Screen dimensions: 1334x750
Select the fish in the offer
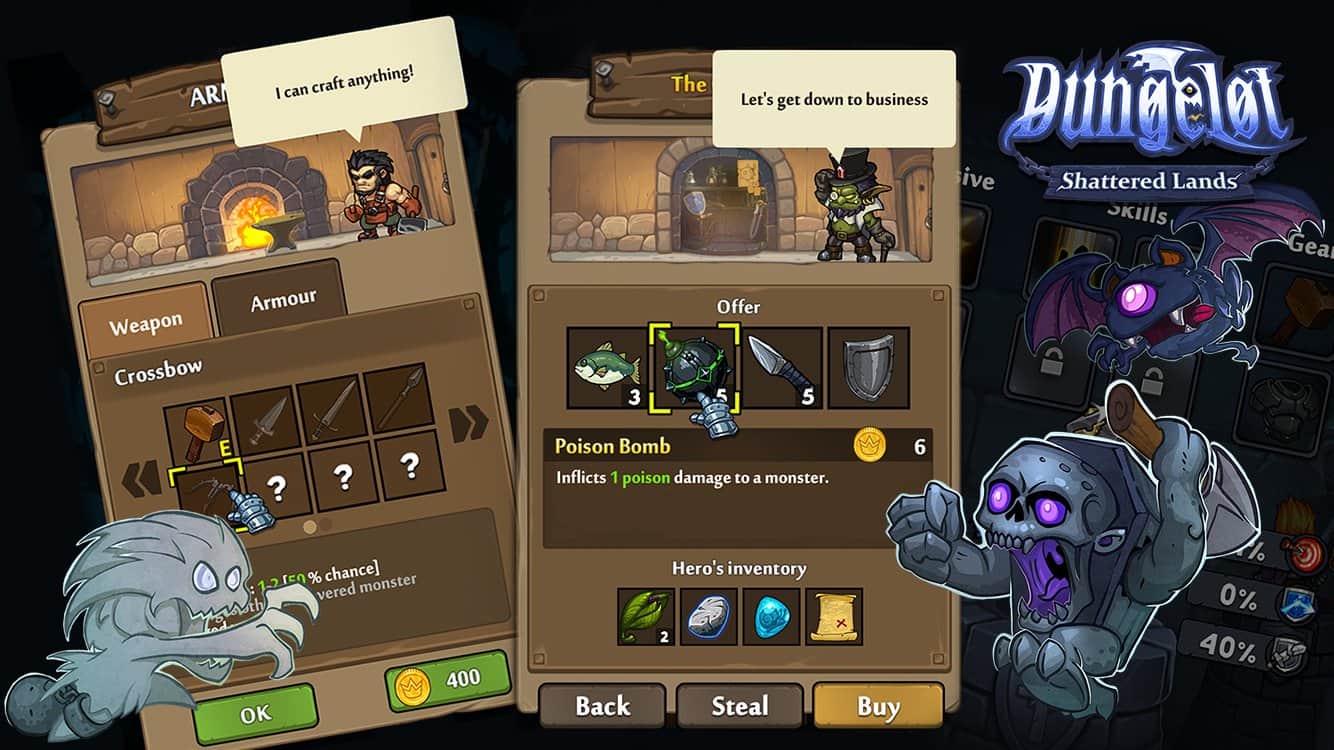coord(607,367)
